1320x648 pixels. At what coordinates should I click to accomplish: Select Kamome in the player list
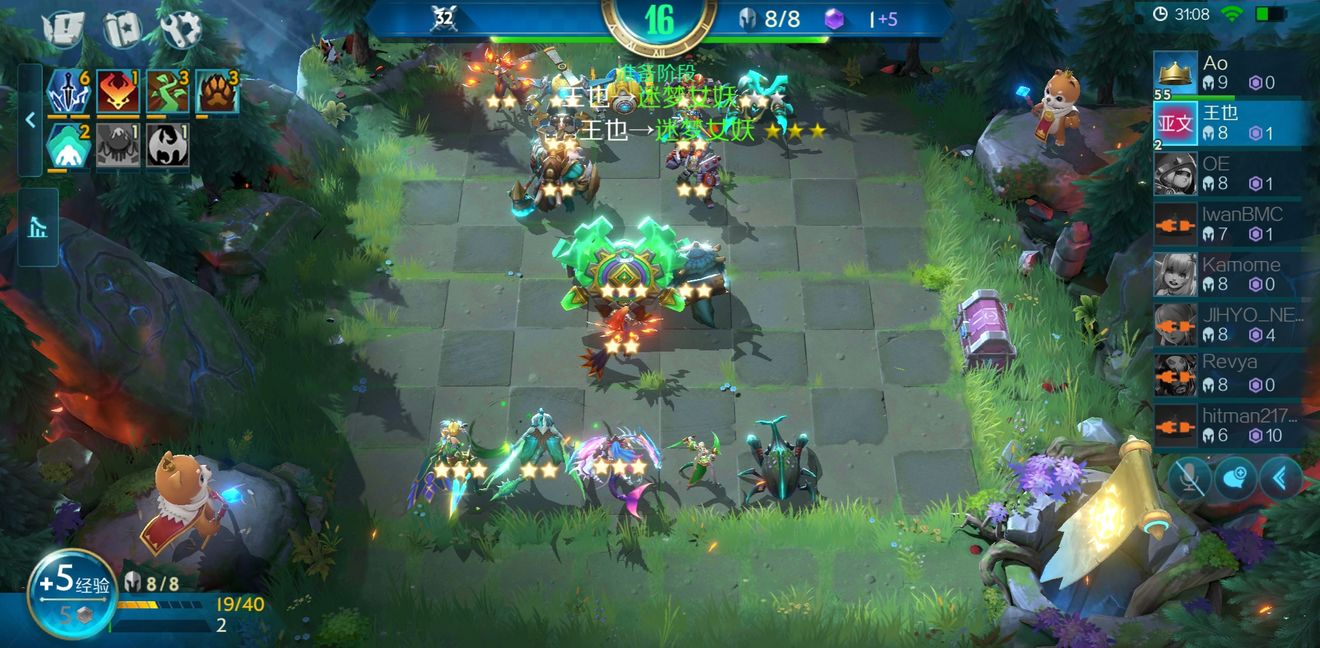1229,273
